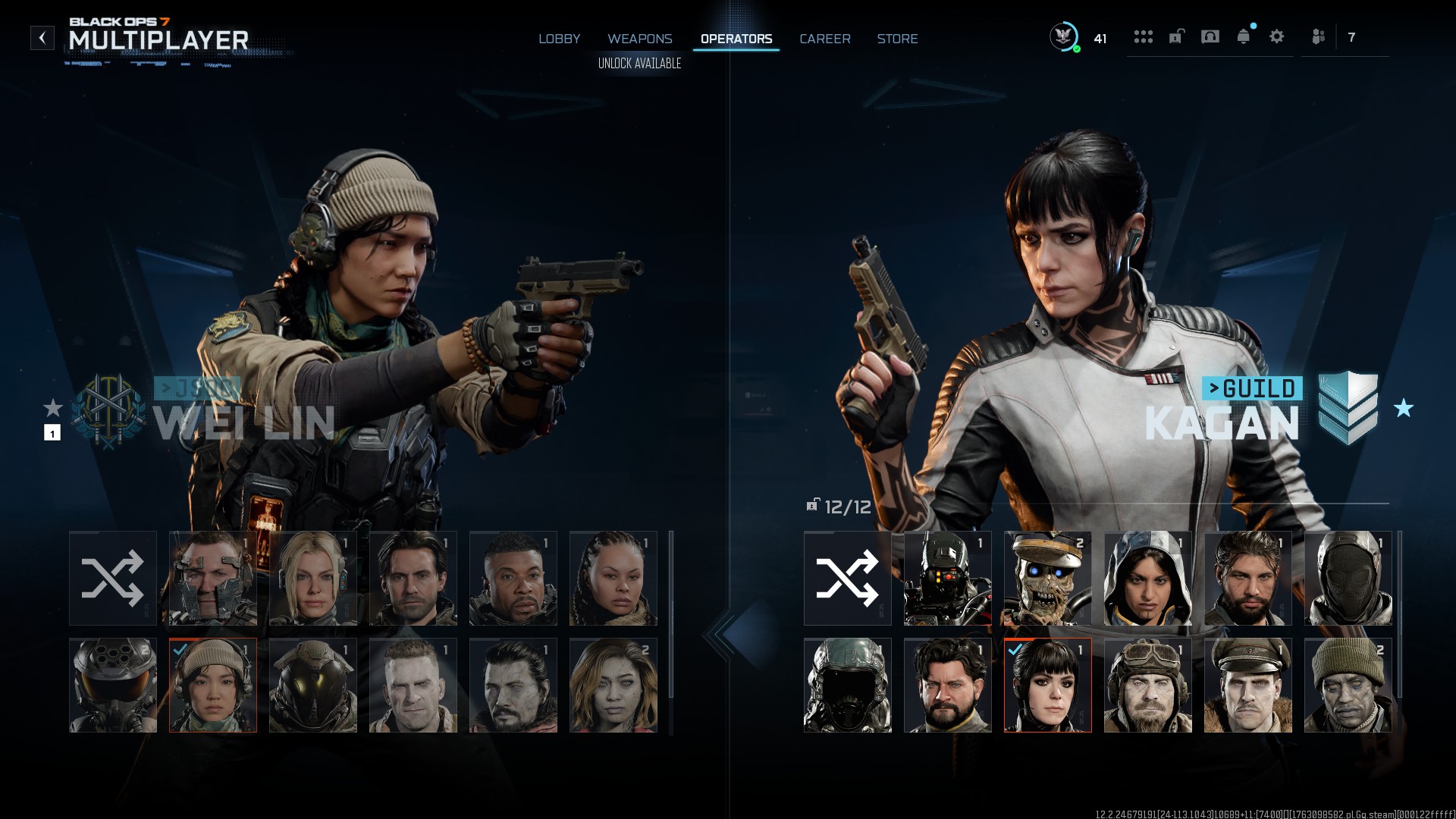Open the notifications bell

1242,36
